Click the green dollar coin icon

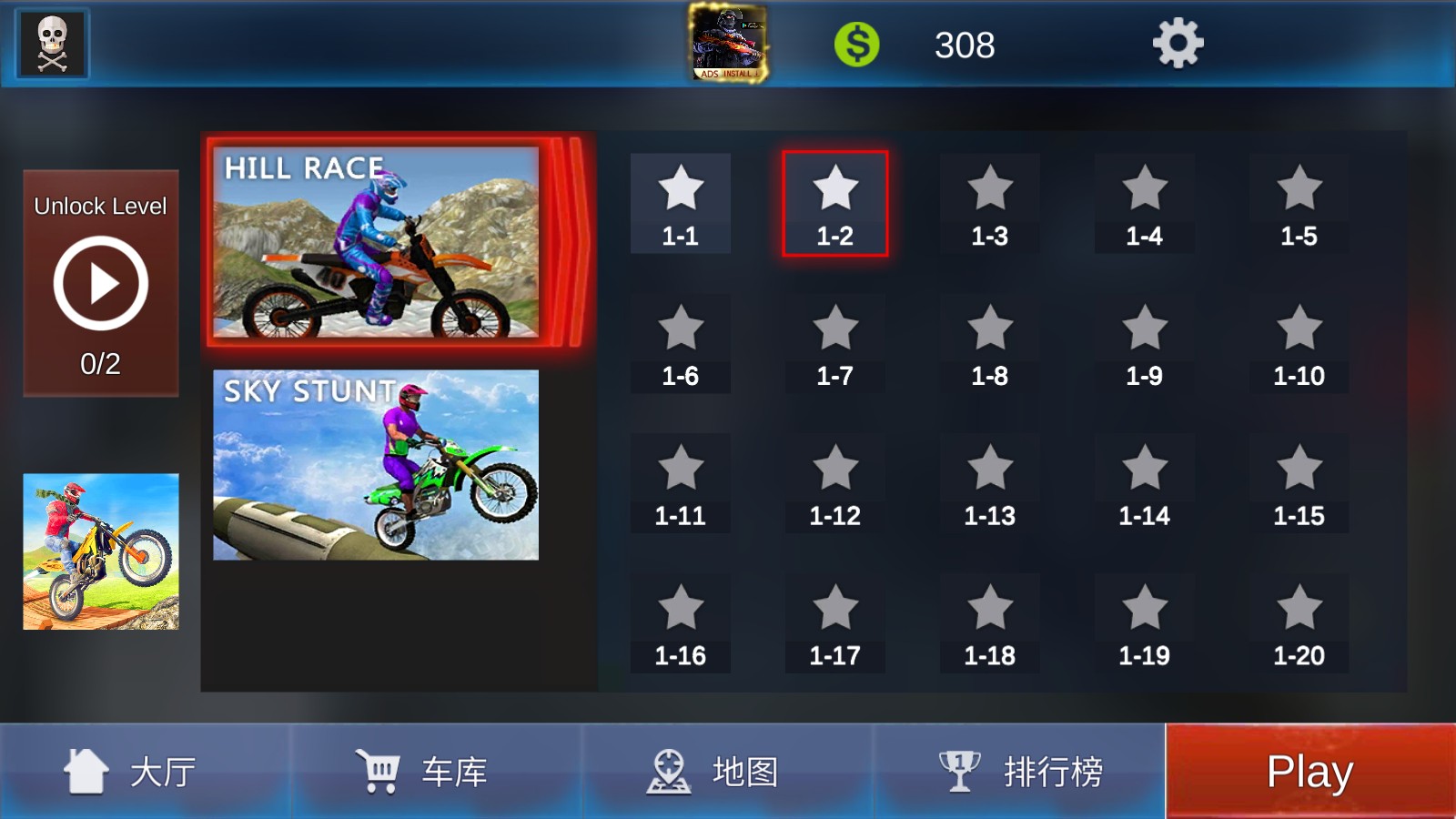tap(856, 44)
